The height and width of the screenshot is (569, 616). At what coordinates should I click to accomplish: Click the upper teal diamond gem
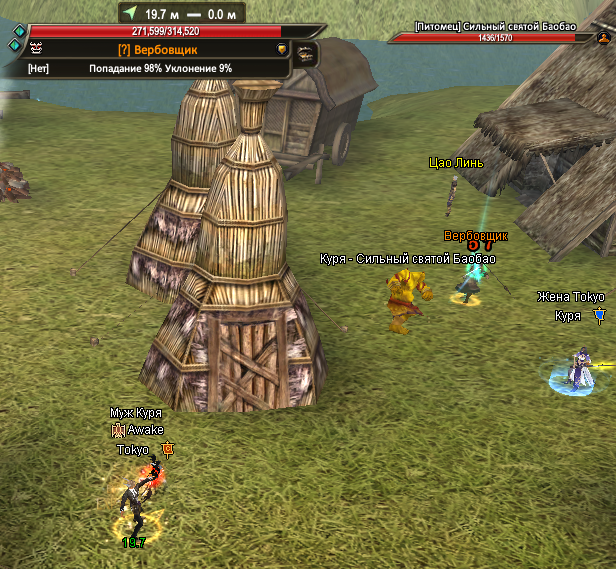(18, 31)
